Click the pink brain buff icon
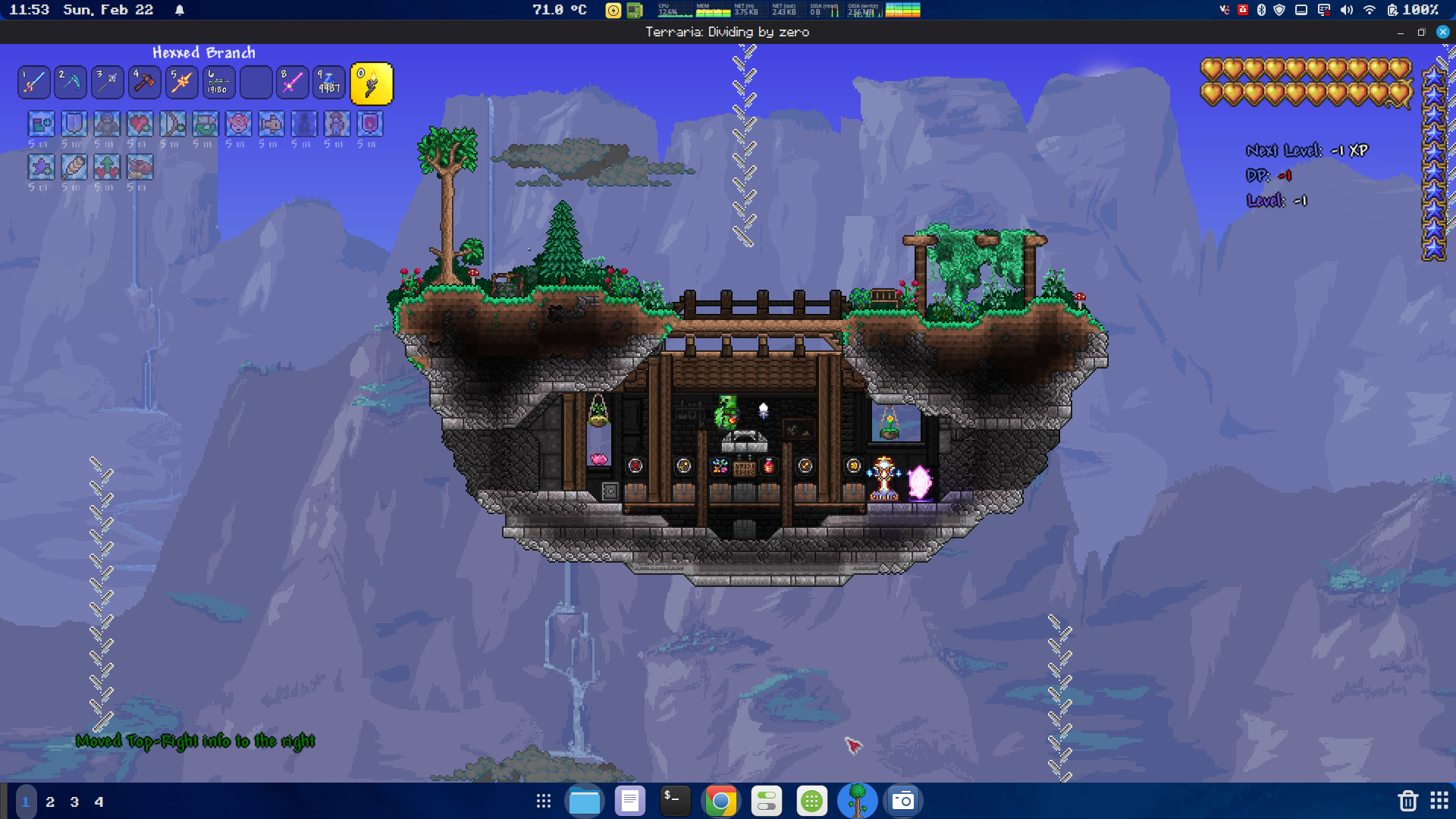Image resolution: width=1456 pixels, height=819 pixels. 238,124
